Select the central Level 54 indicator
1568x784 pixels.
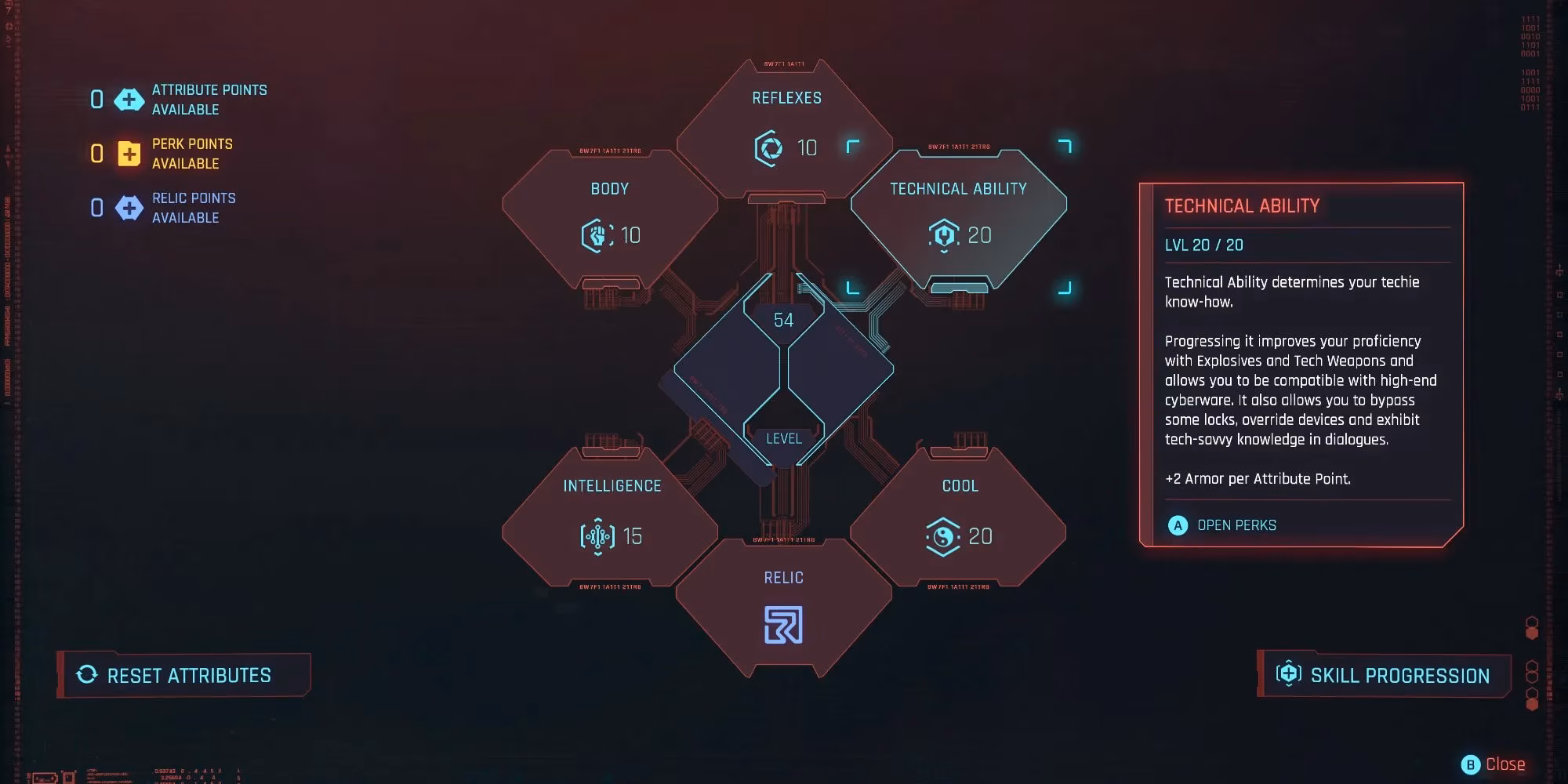click(x=784, y=320)
